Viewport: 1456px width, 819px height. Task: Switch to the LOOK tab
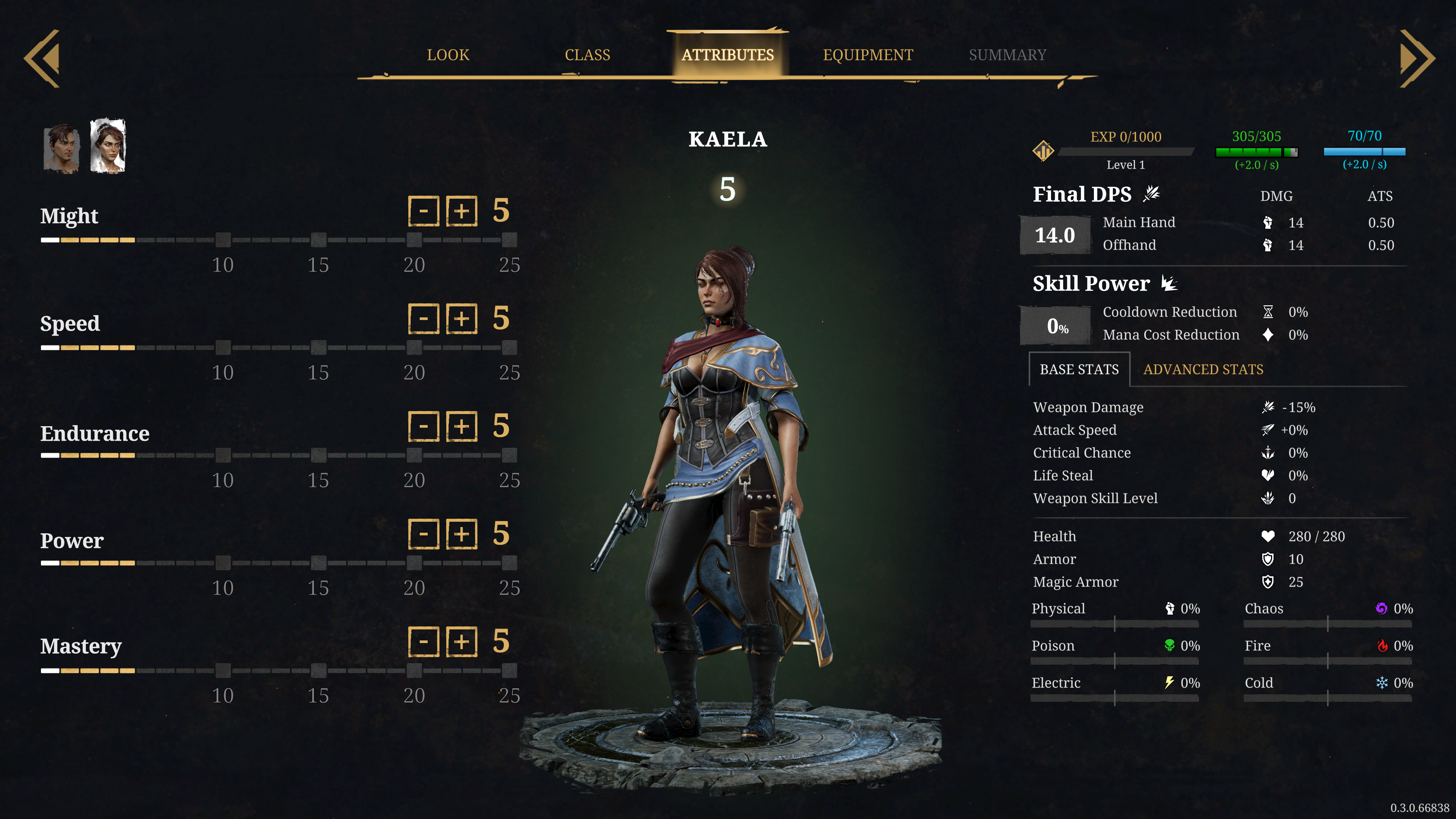click(x=448, y=55)
